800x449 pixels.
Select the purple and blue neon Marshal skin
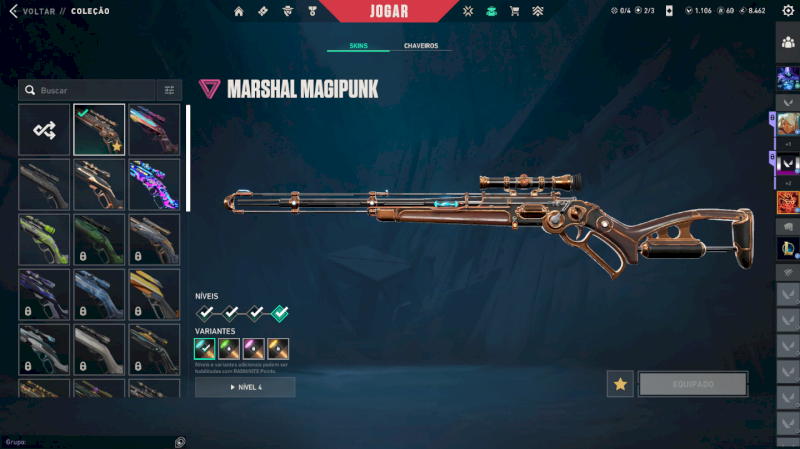tap(154, 184)
